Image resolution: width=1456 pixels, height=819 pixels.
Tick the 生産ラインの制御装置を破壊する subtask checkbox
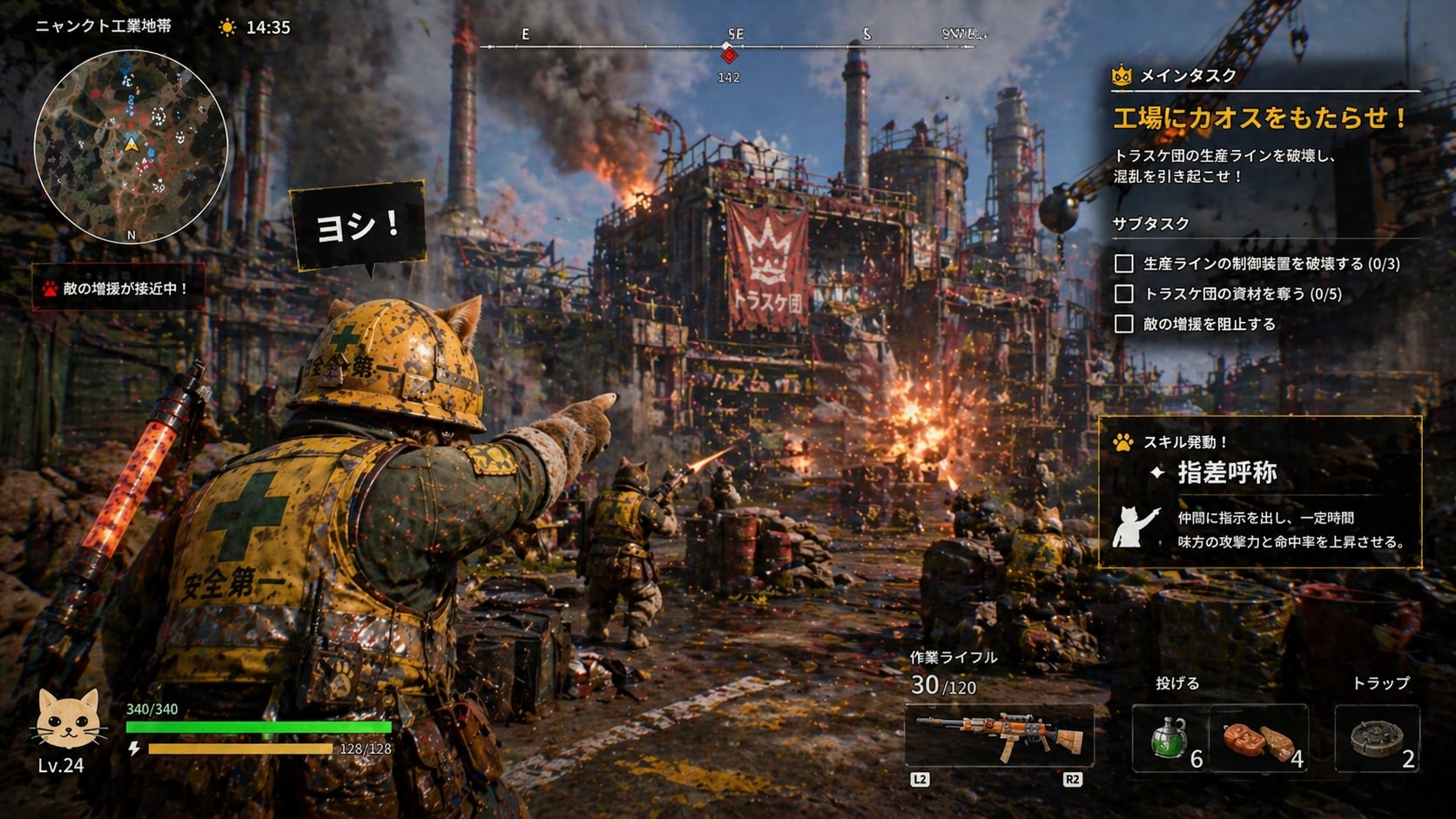pos(1124,264)
